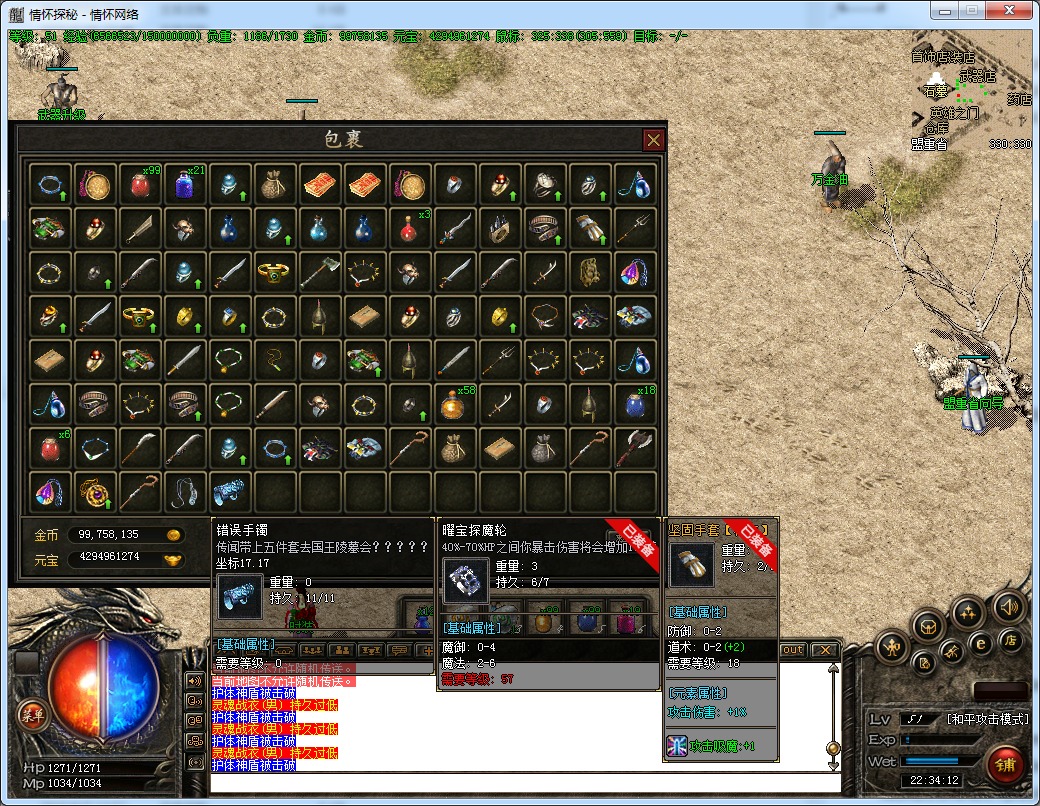Select the cyan gauntlet item in bag
The image size is (1040, 806).
230,491
